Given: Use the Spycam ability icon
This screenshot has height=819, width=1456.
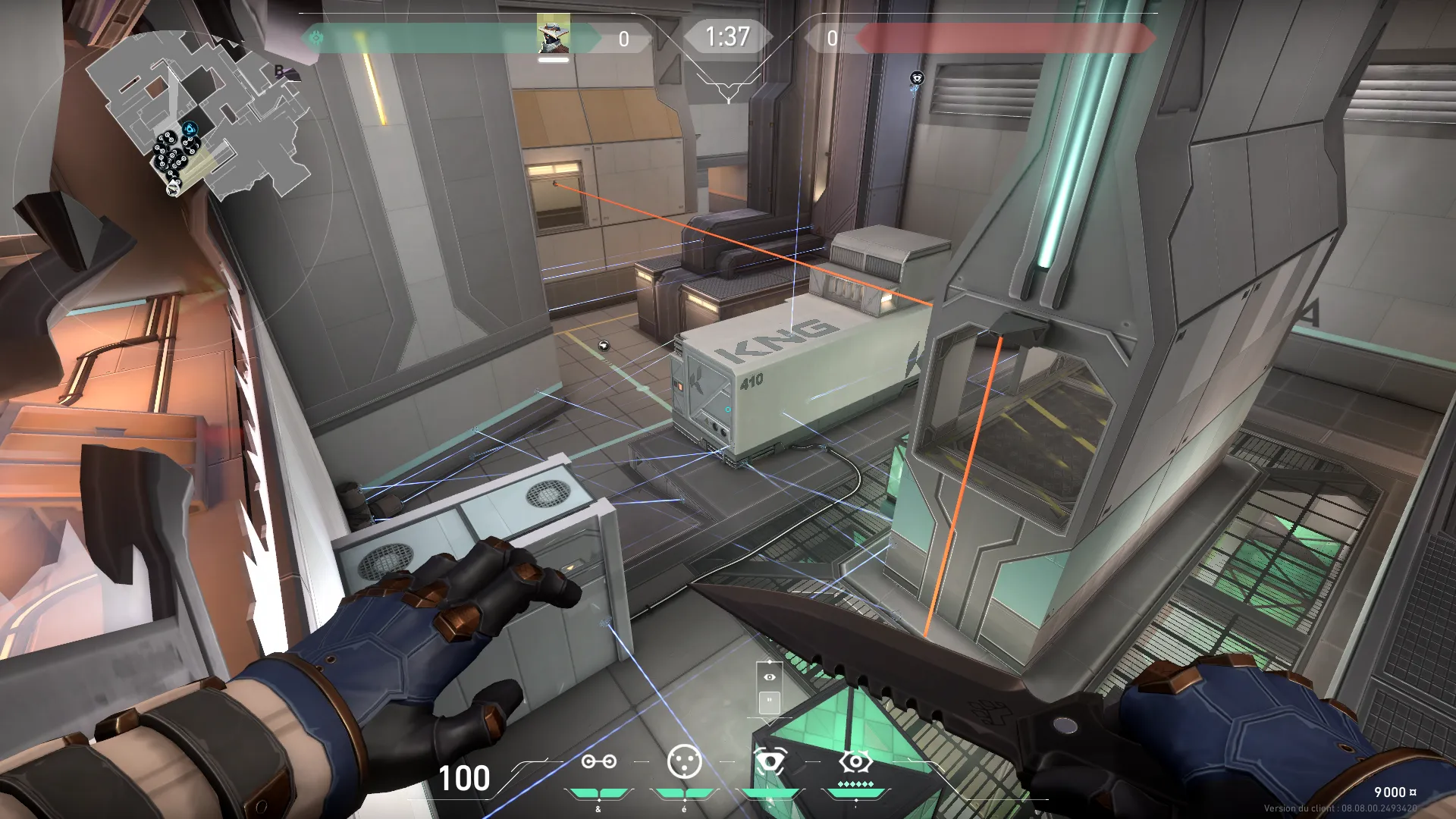Looking at the screenshot, I should coord(769,761).
